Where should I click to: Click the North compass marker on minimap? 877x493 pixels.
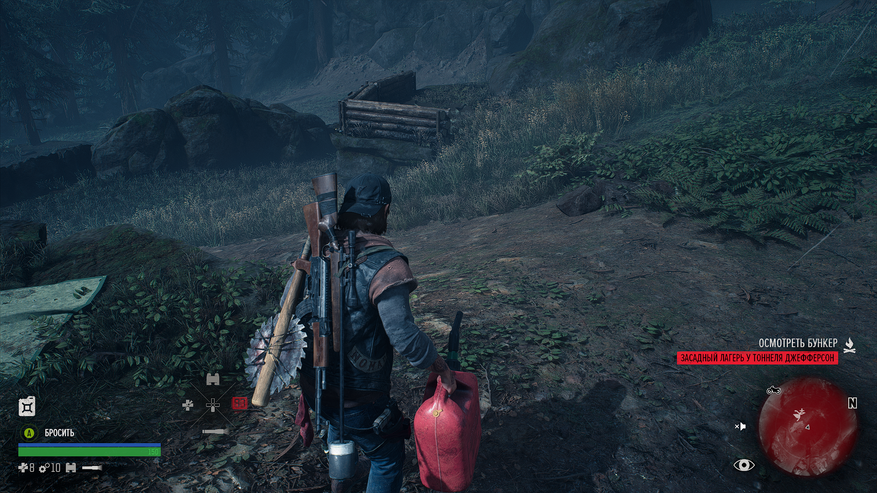coord(852,403)
